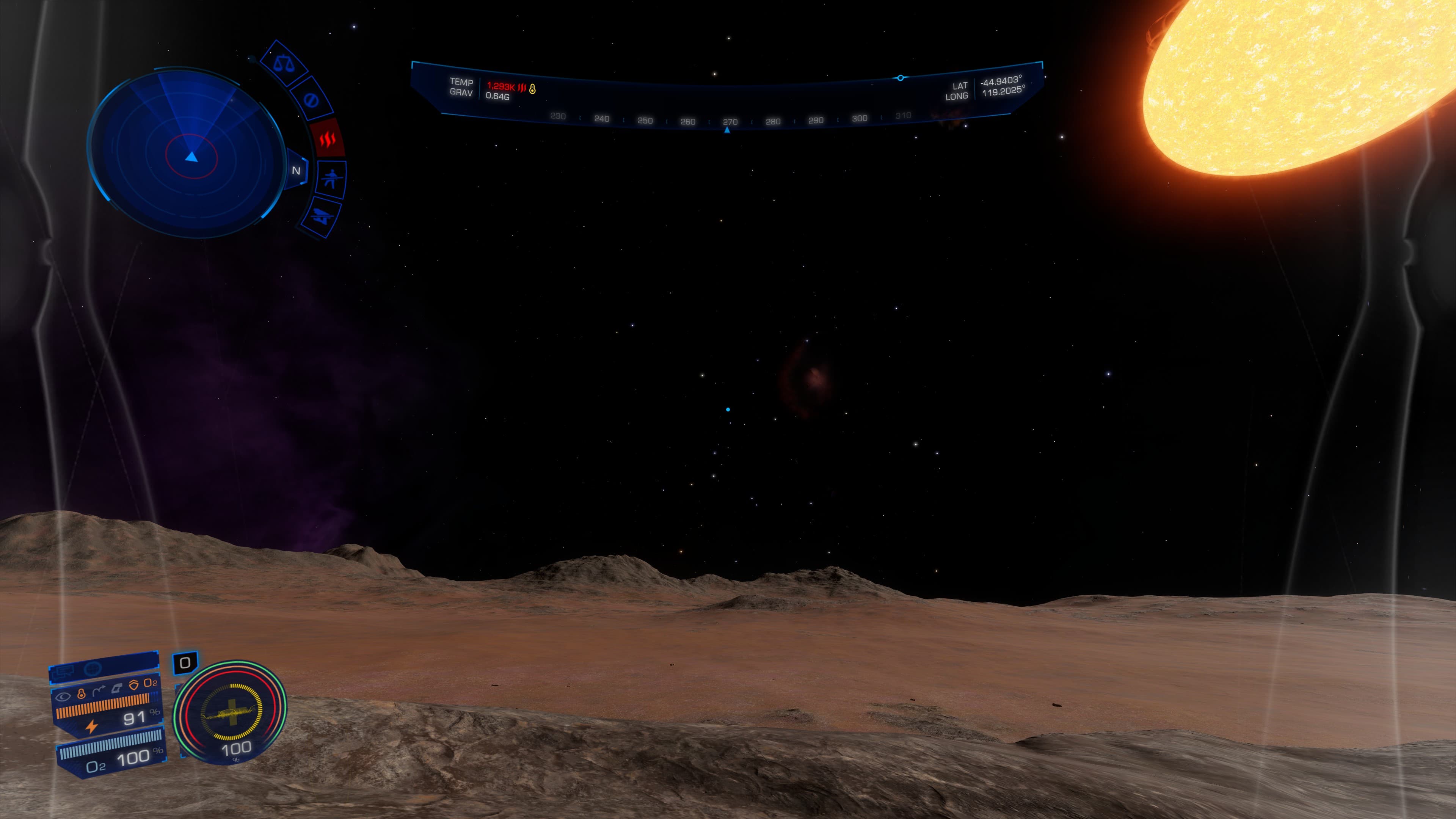Select the curved arrow suit icon
Viewport: 1456px width, 819px height.
98,691
